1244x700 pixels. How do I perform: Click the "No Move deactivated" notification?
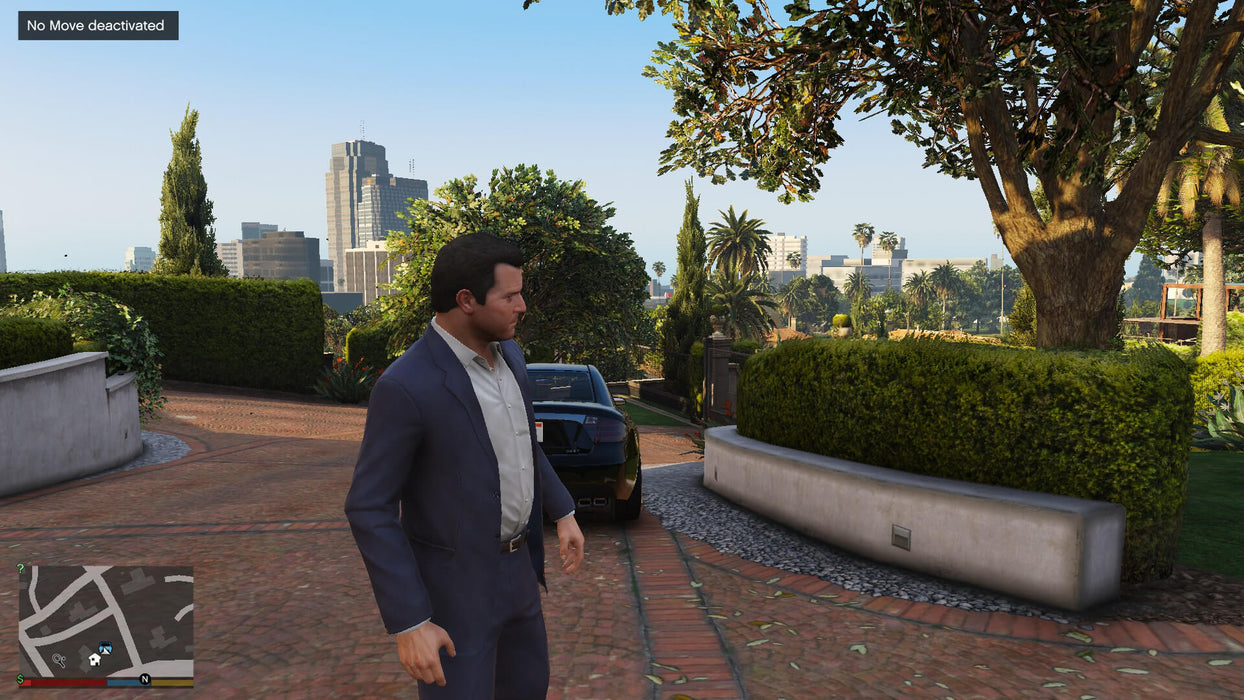click(98, 26)
